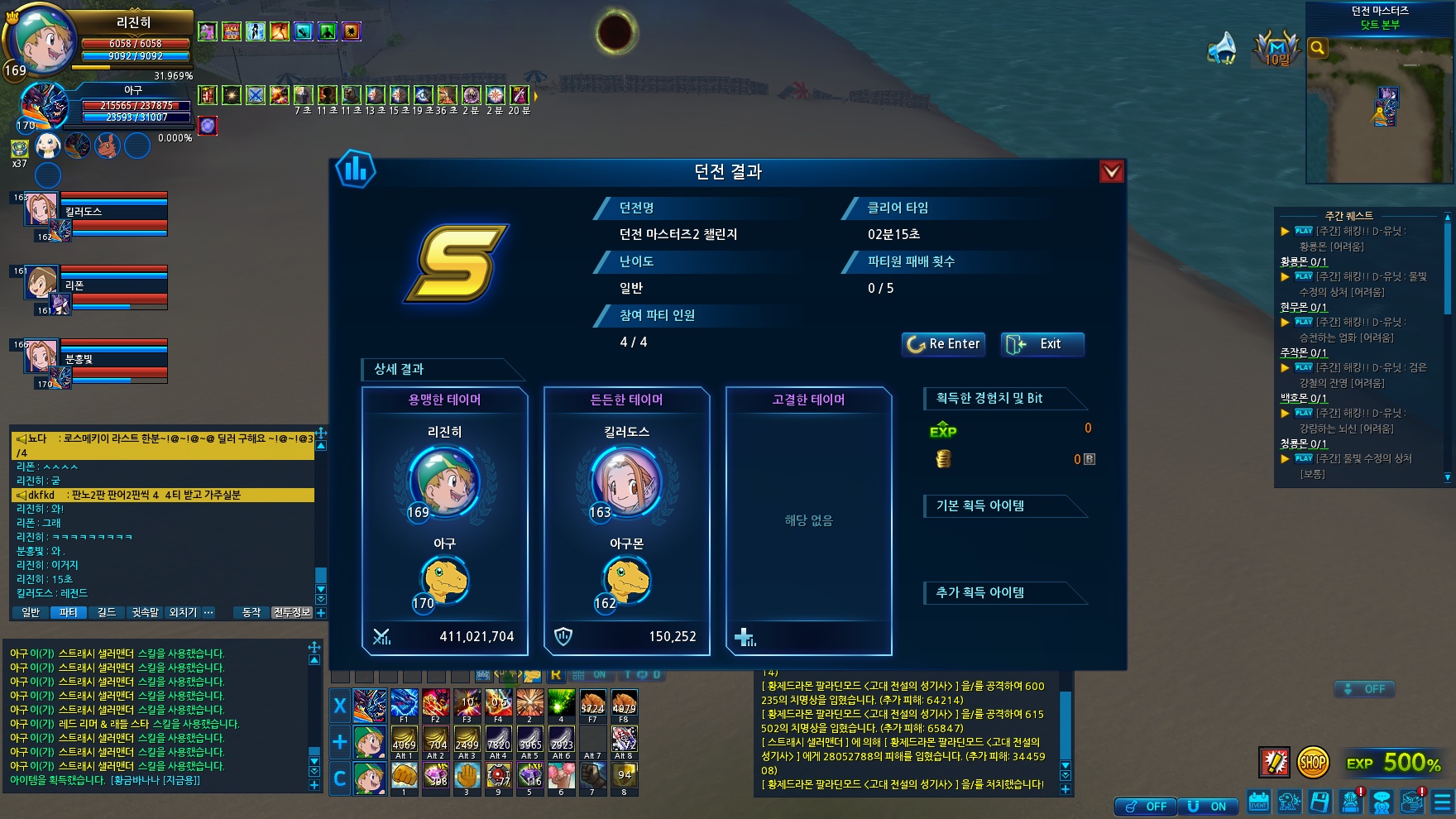Select the 길드 chat tab
1456x819 pixels.
pos(107,612)
